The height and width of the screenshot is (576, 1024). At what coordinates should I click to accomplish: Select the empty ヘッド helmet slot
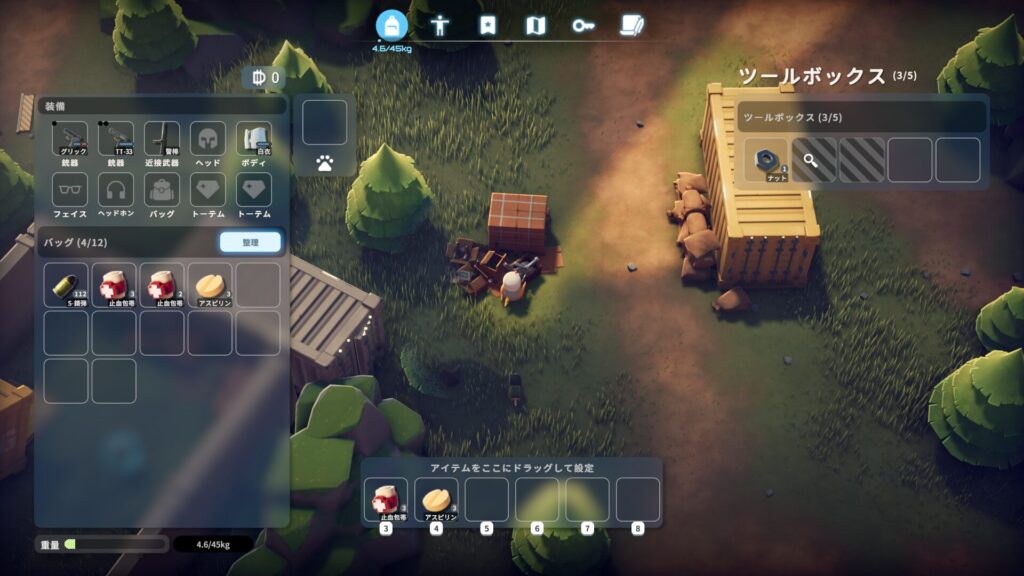(208, 140)
